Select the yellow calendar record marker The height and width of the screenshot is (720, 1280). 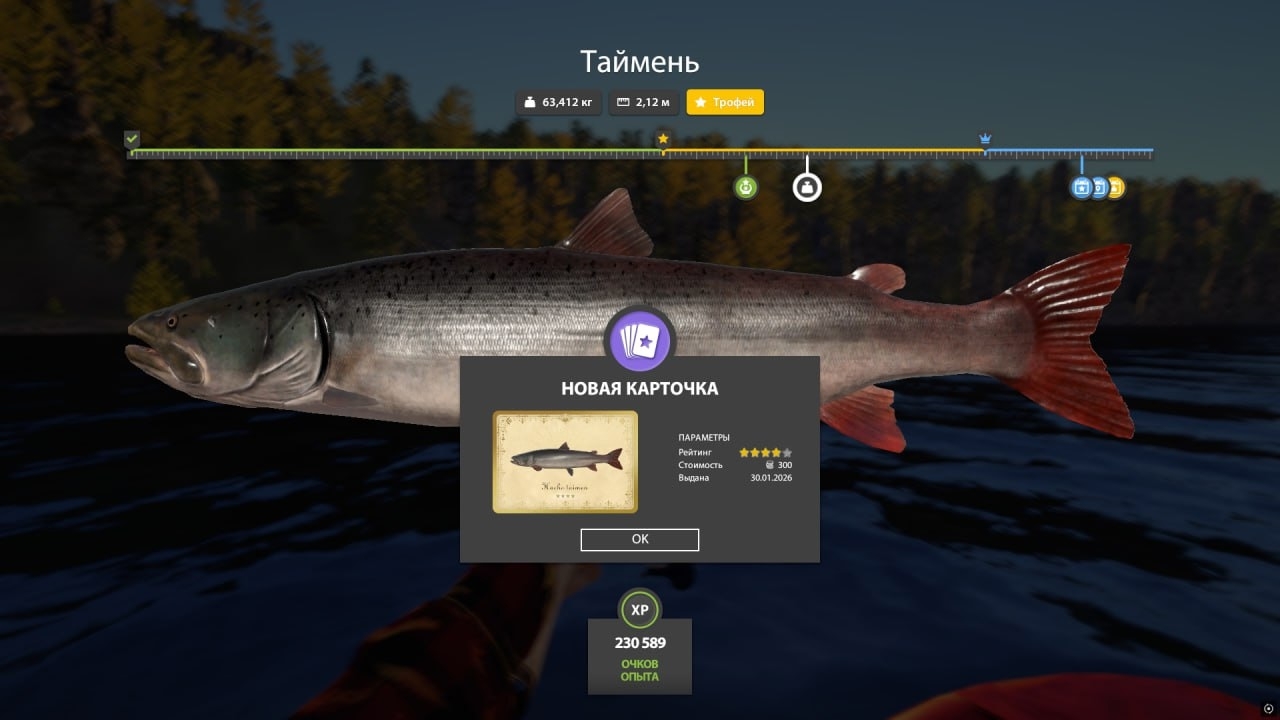[1116, 187]
